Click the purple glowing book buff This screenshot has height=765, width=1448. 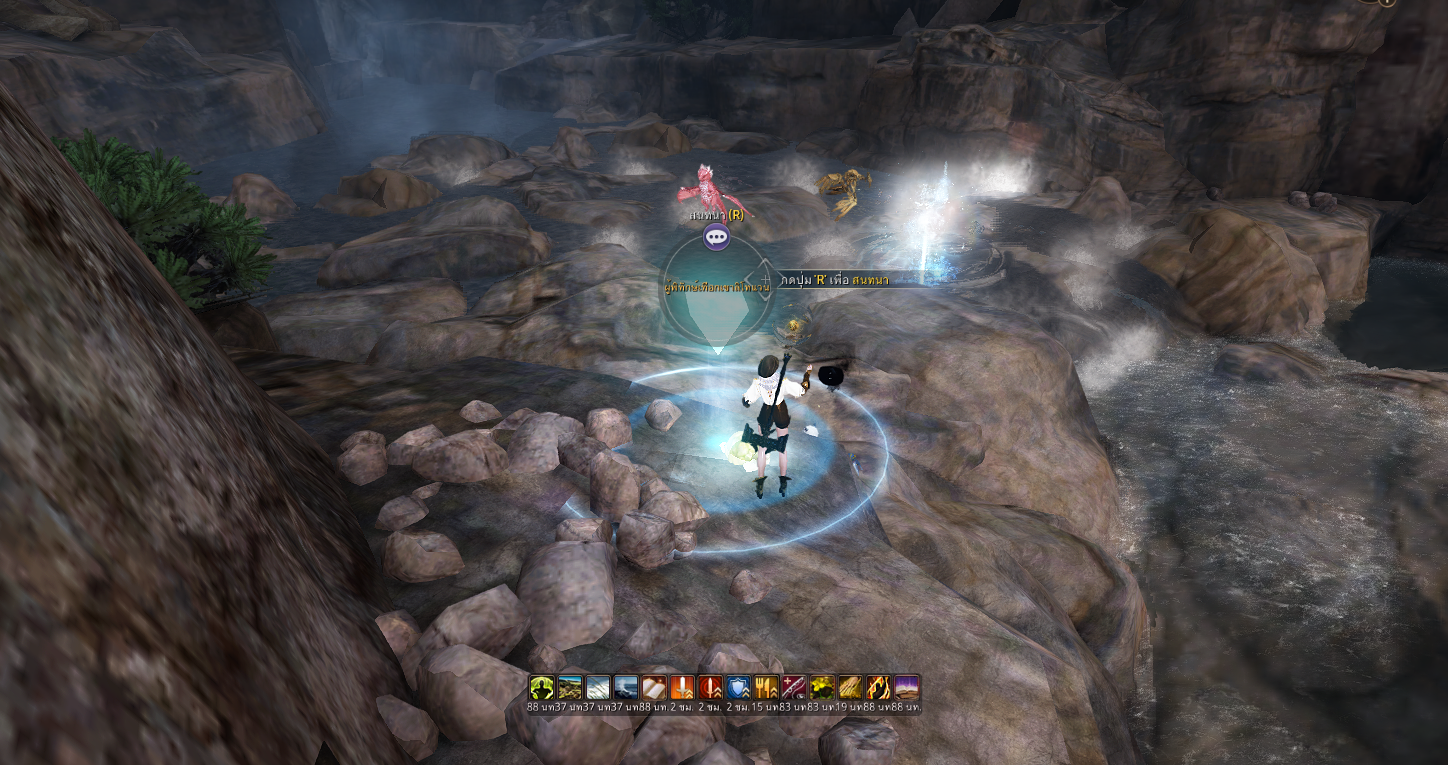(906, 687)
